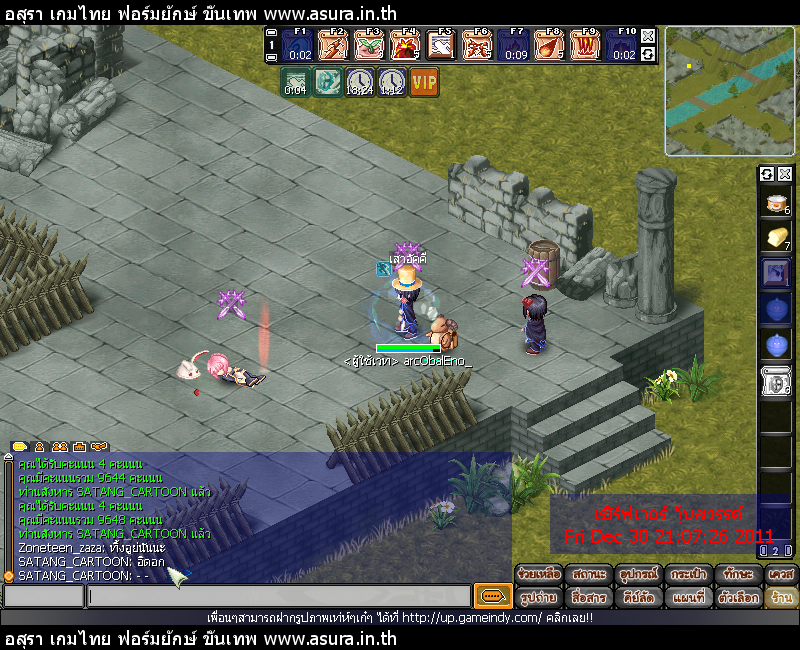This screenshot has width=800, height=650.
Task: Use the F4 volcano eruption skill
Action: pyautogui.click(x=405, y=45)
